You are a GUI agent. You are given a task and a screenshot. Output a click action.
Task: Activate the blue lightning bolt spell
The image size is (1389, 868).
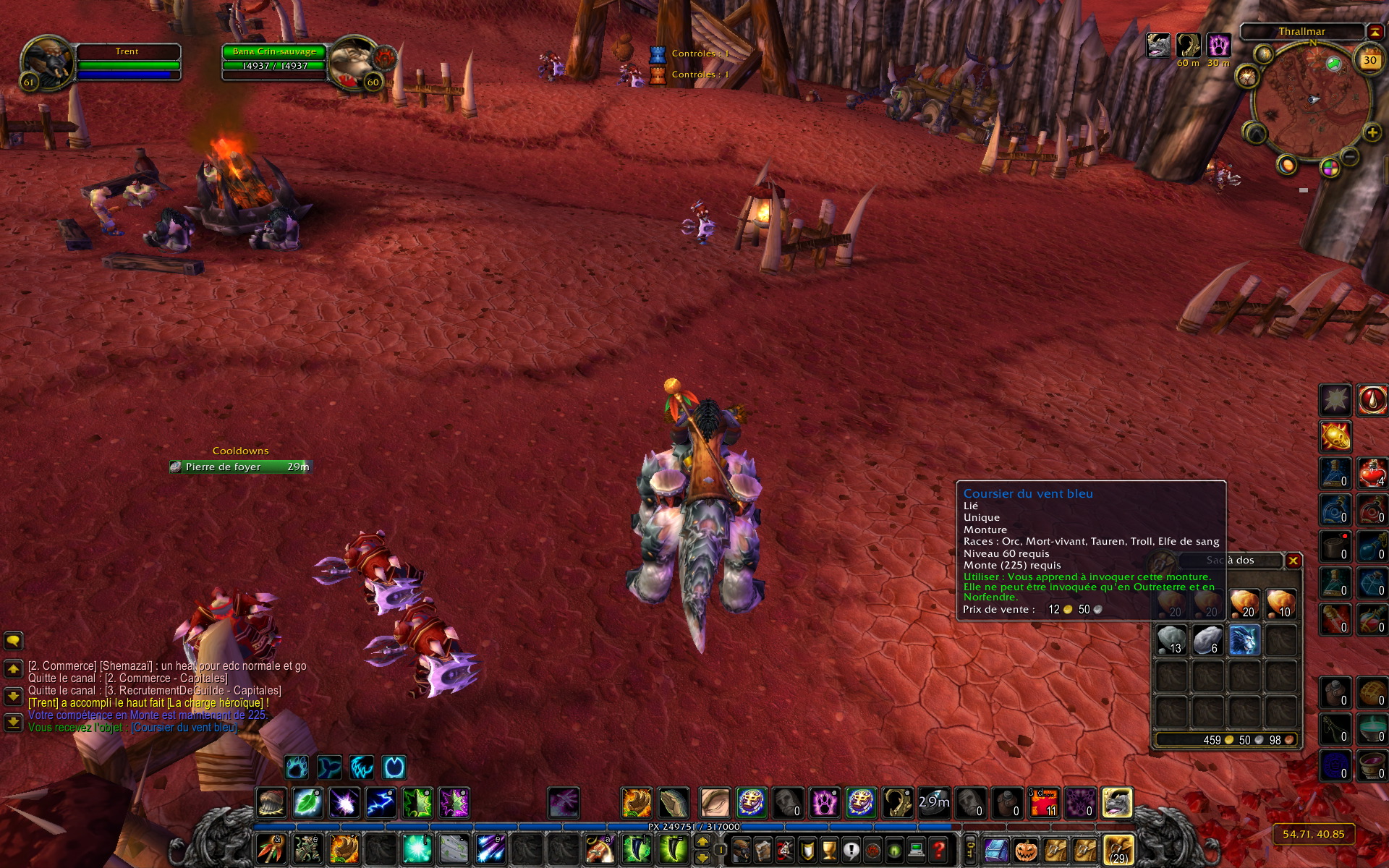[381, 803]
